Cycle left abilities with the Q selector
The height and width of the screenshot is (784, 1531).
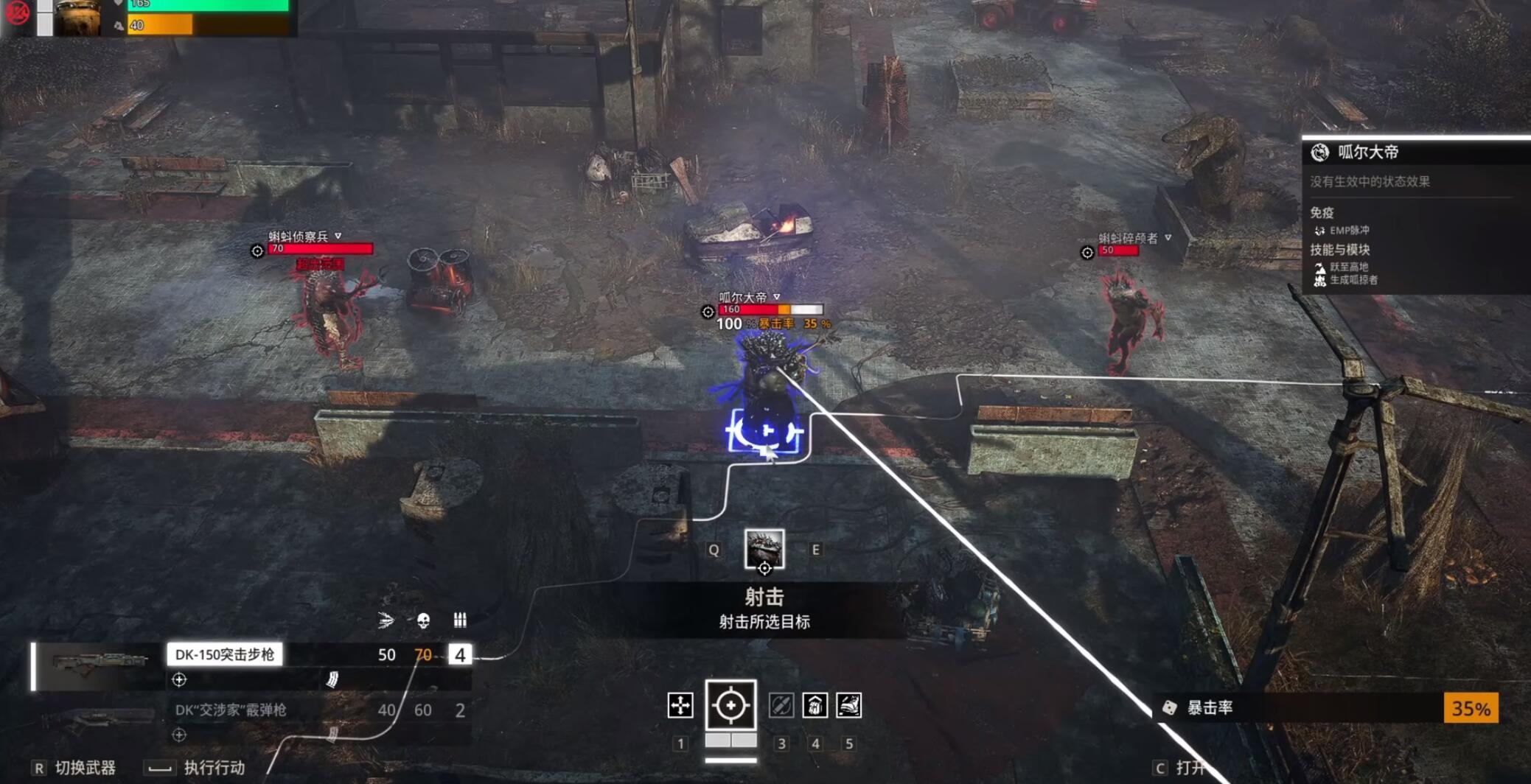[713, 550]
